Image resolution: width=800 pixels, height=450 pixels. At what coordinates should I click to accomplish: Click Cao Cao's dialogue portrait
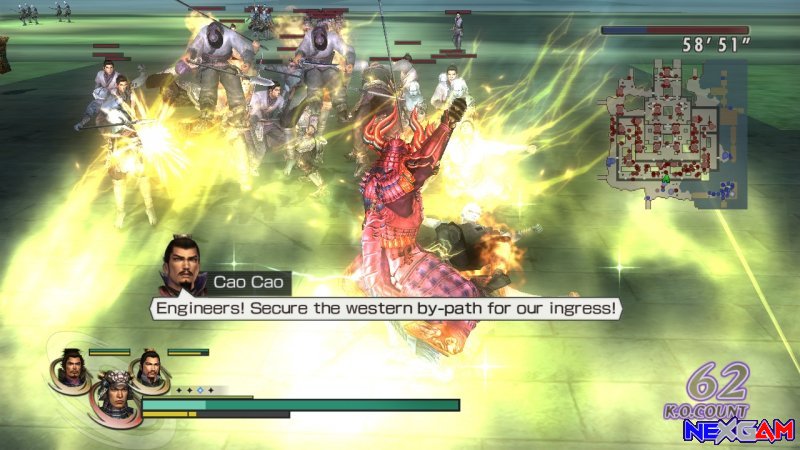pyautogui.click(x=184, y=265)
